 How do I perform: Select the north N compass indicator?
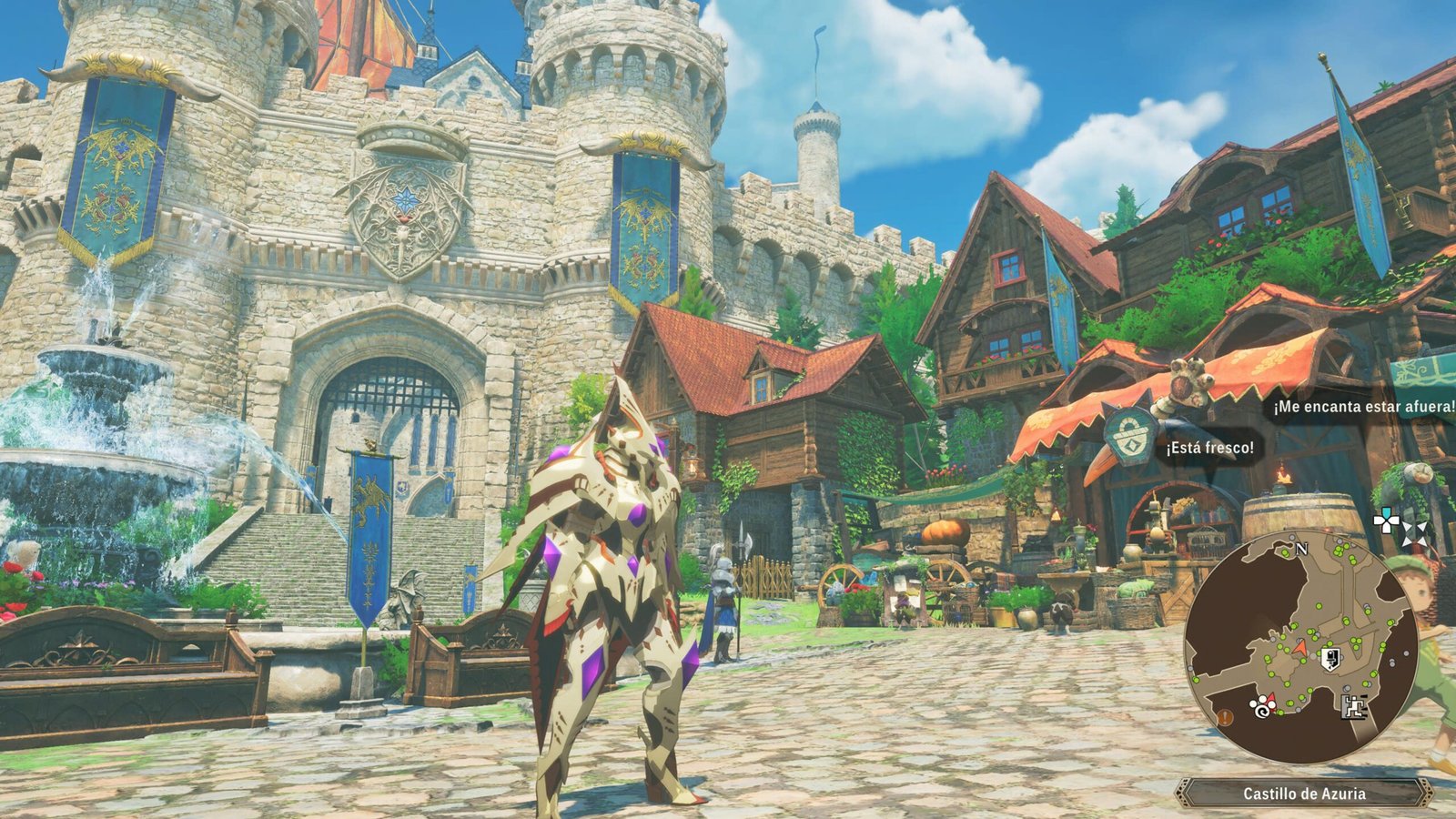tap(1301, 549)
